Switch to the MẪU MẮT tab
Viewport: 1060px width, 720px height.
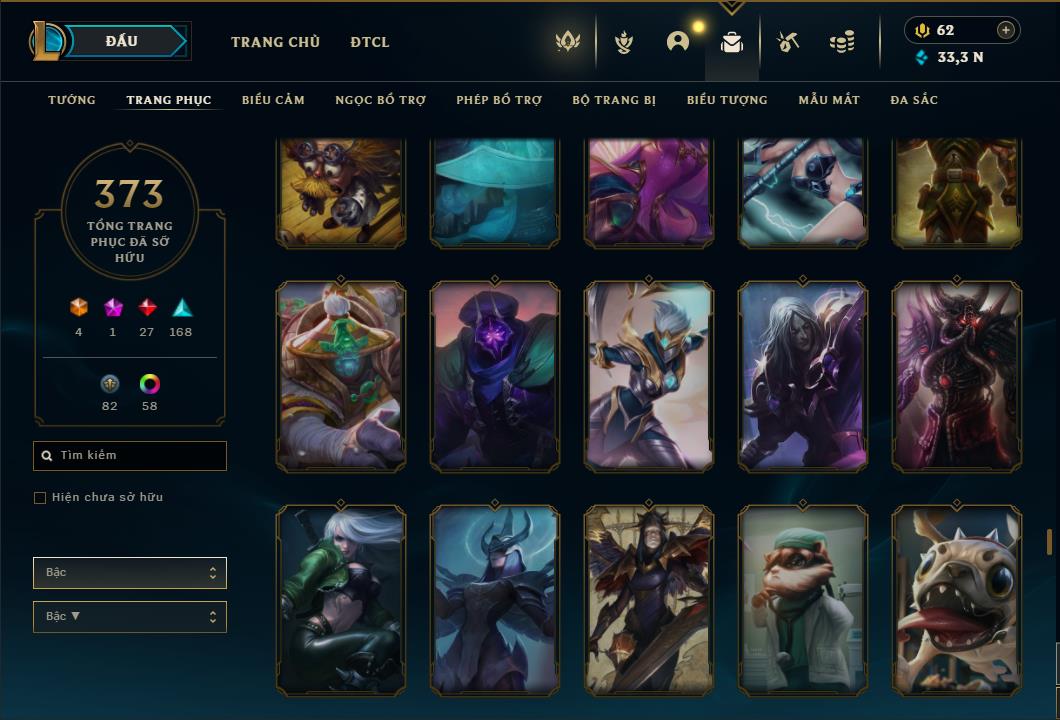pyautogui.click(x=829, y=100)
